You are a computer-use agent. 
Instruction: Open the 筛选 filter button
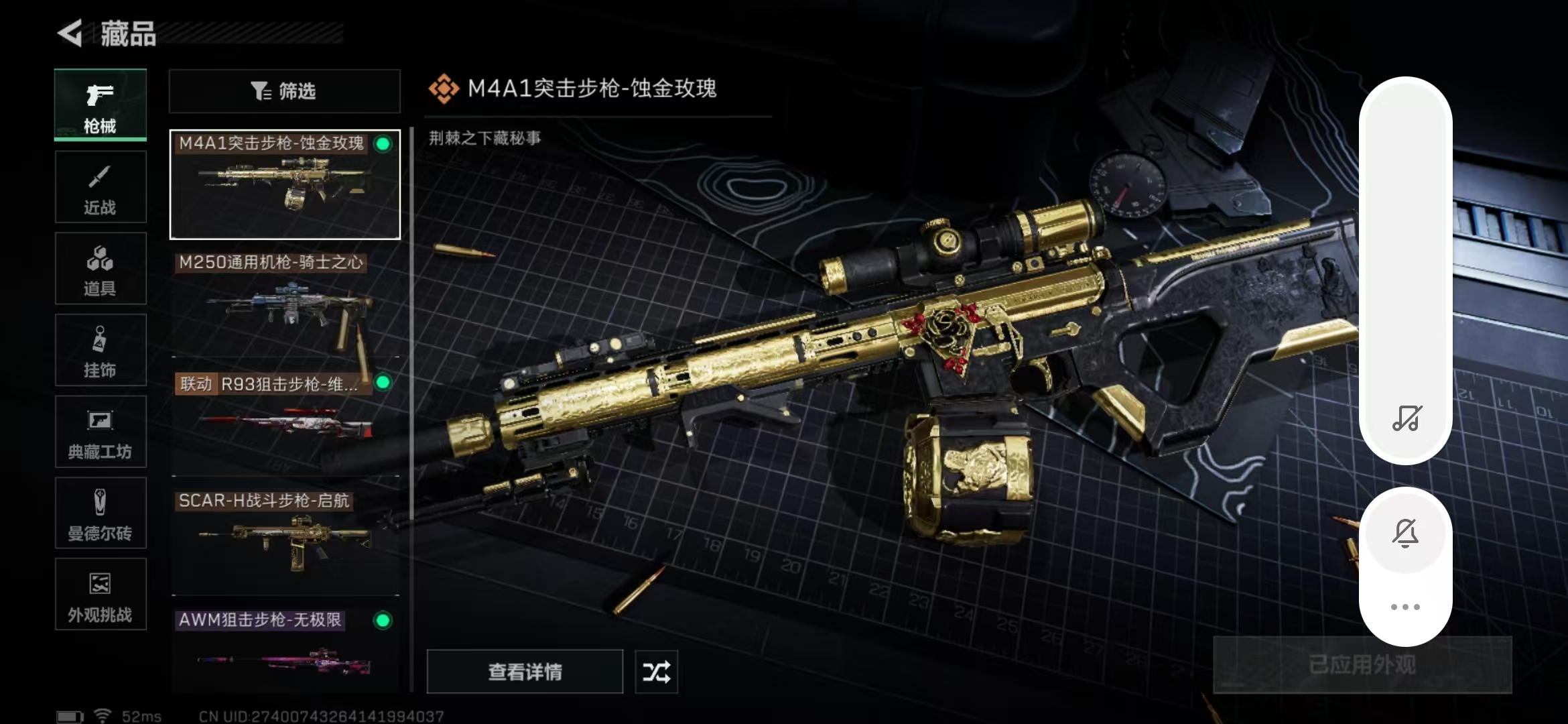tap(285, 91)
